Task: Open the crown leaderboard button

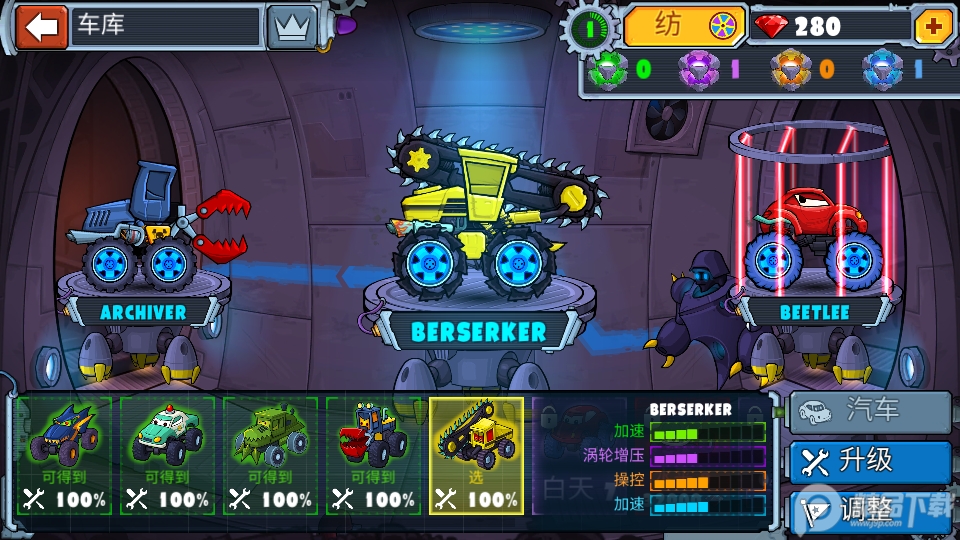Action: 291,27
